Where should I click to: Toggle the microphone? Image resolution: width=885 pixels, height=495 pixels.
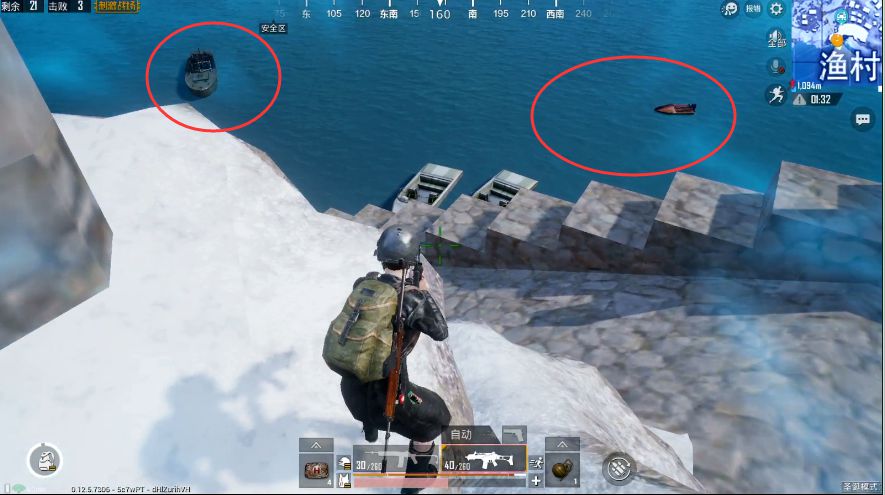coord(776,67)
